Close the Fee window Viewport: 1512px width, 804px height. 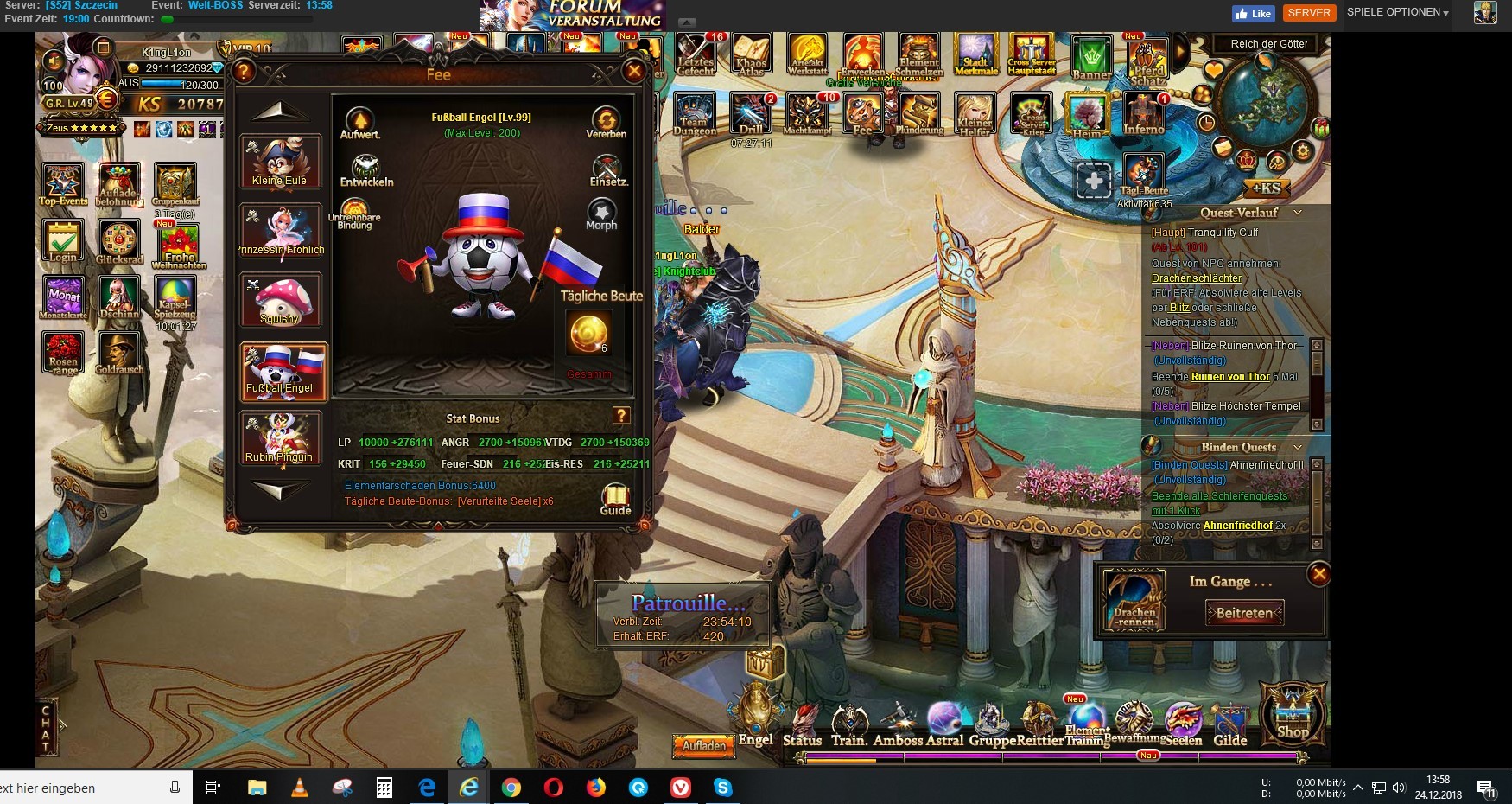[634, 72]
